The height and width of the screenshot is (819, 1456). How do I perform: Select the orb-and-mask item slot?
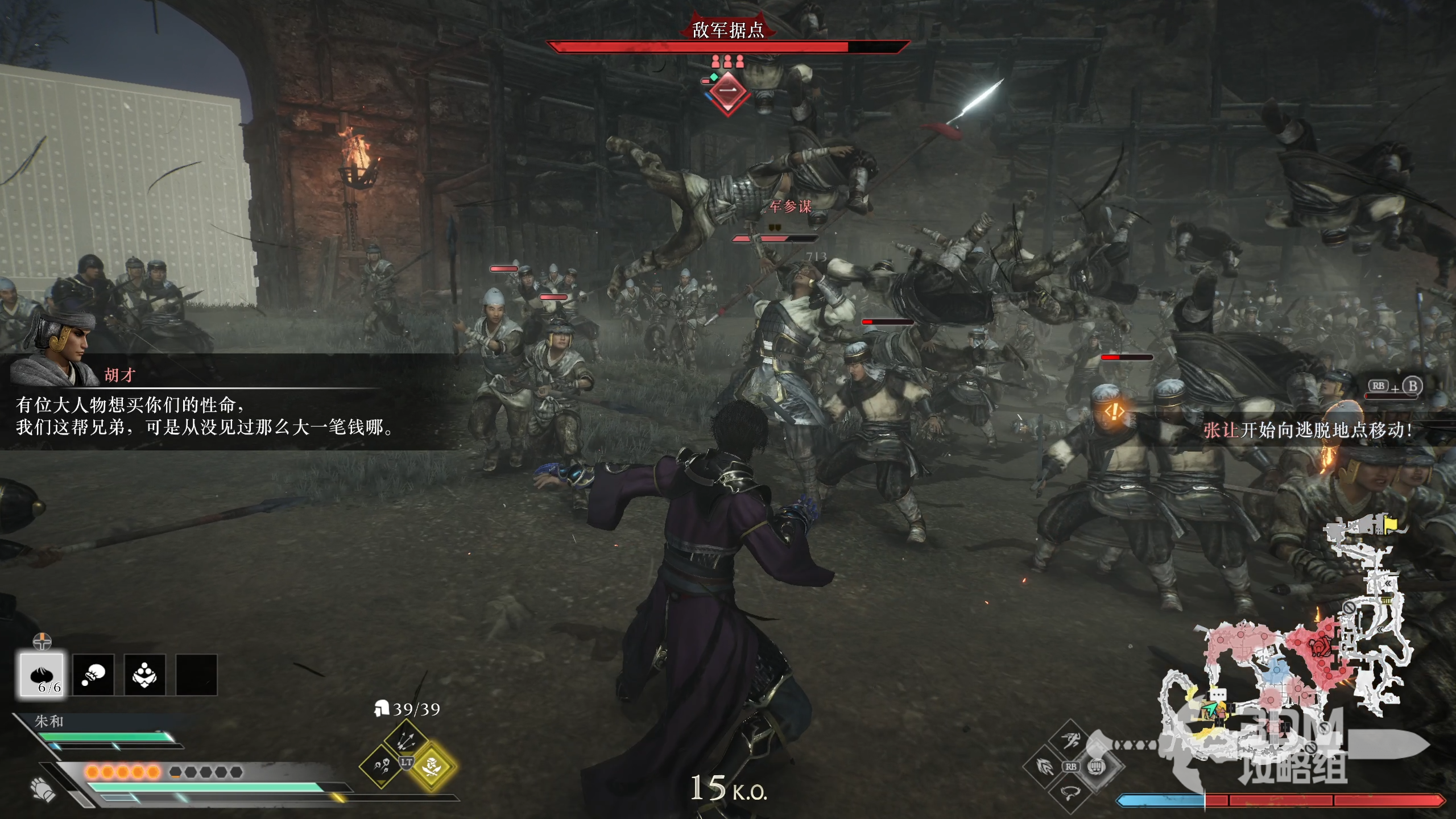(144, 675)
